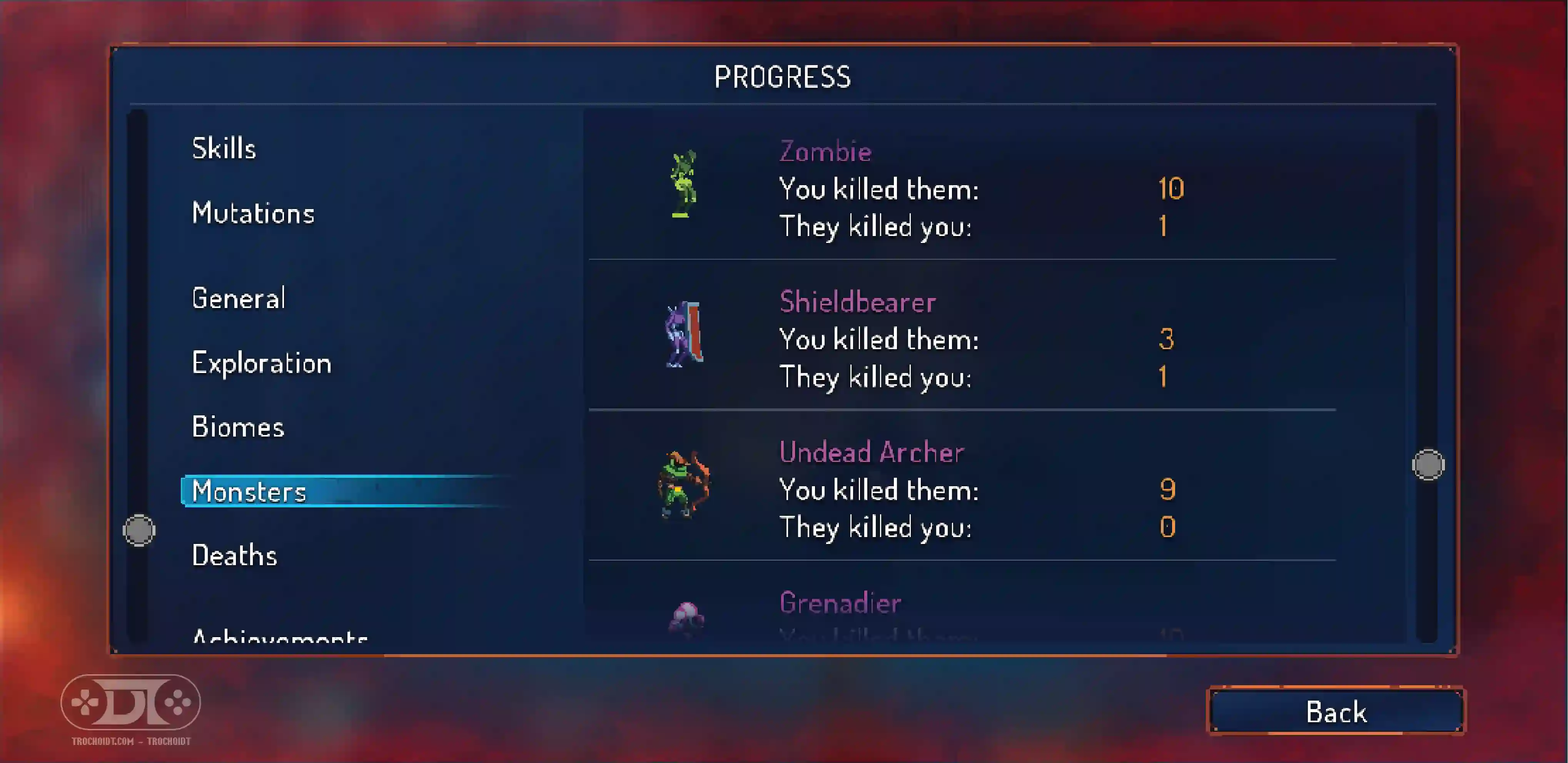Select the General statistics entry

click(x=239, y=298)
